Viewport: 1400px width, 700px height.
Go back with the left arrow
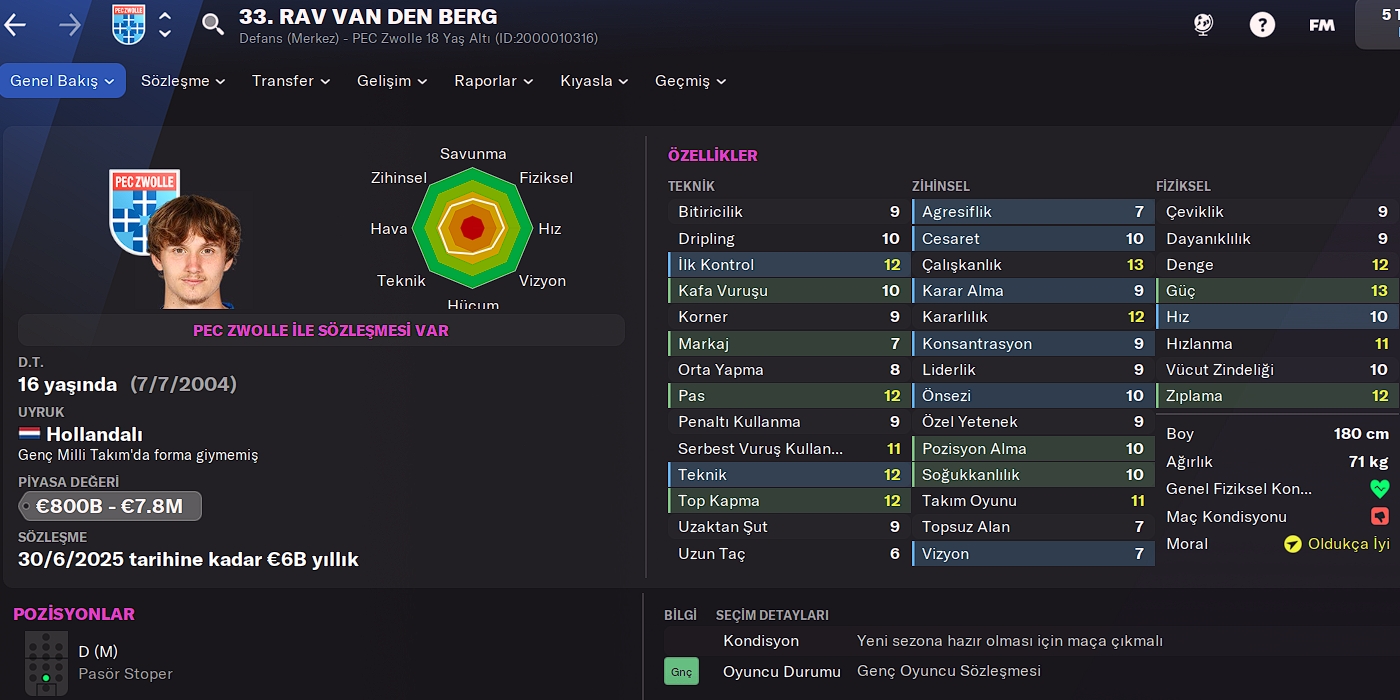pos(15,25)
